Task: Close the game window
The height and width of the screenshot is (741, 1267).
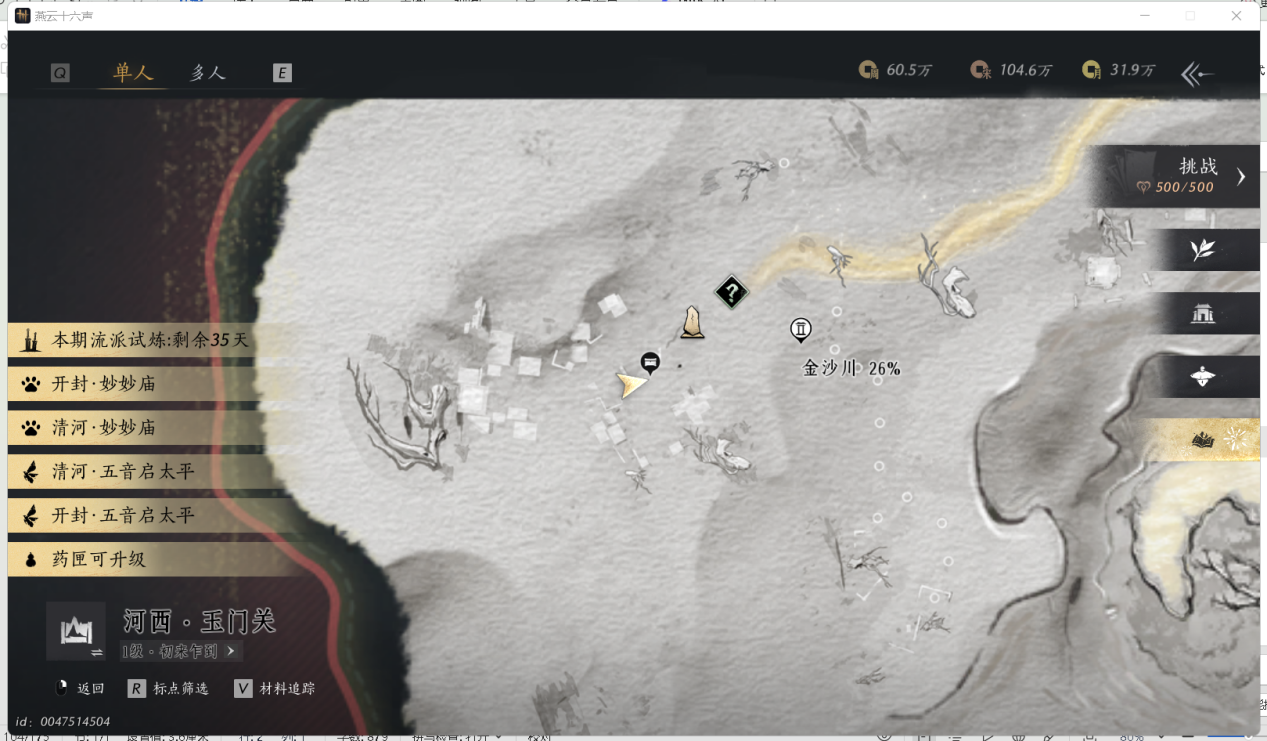Action: tap(1237, 16)
